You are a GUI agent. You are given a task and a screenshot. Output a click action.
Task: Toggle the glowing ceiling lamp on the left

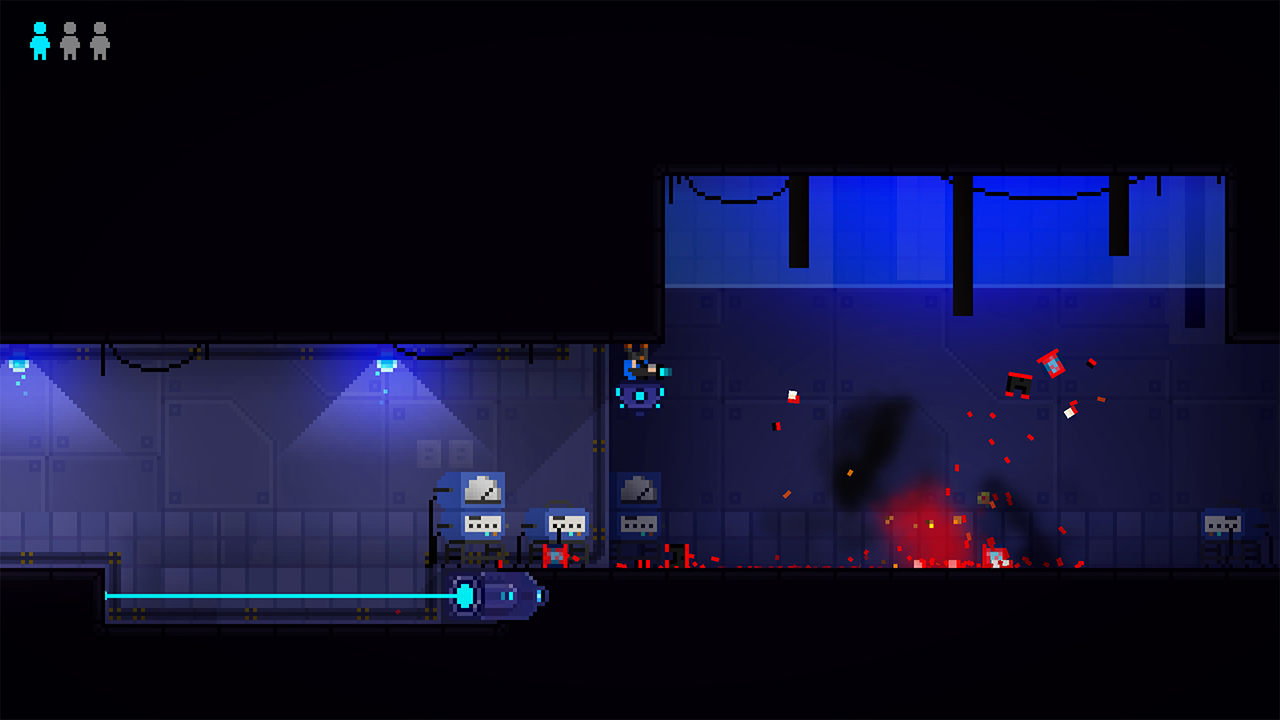point(18,363)
